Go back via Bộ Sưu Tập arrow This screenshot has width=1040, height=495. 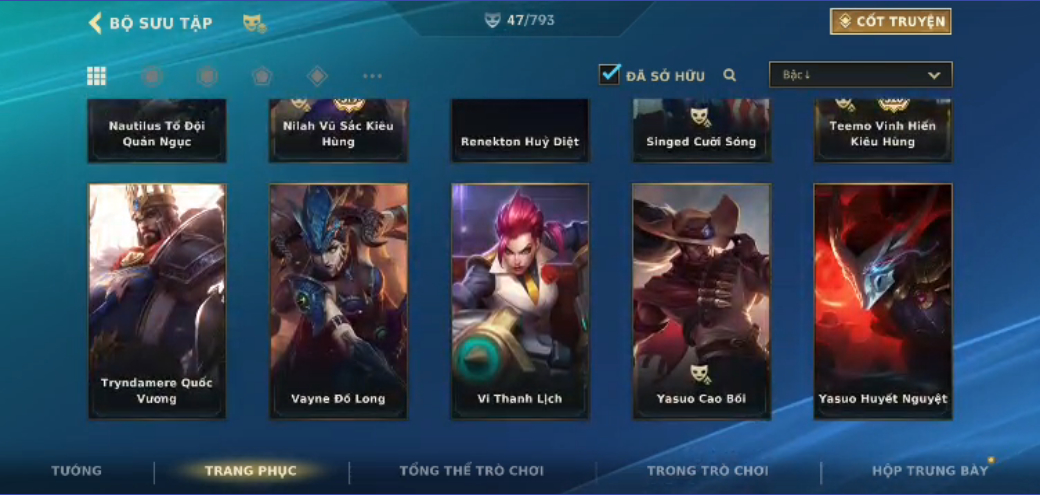pos(96,23)
